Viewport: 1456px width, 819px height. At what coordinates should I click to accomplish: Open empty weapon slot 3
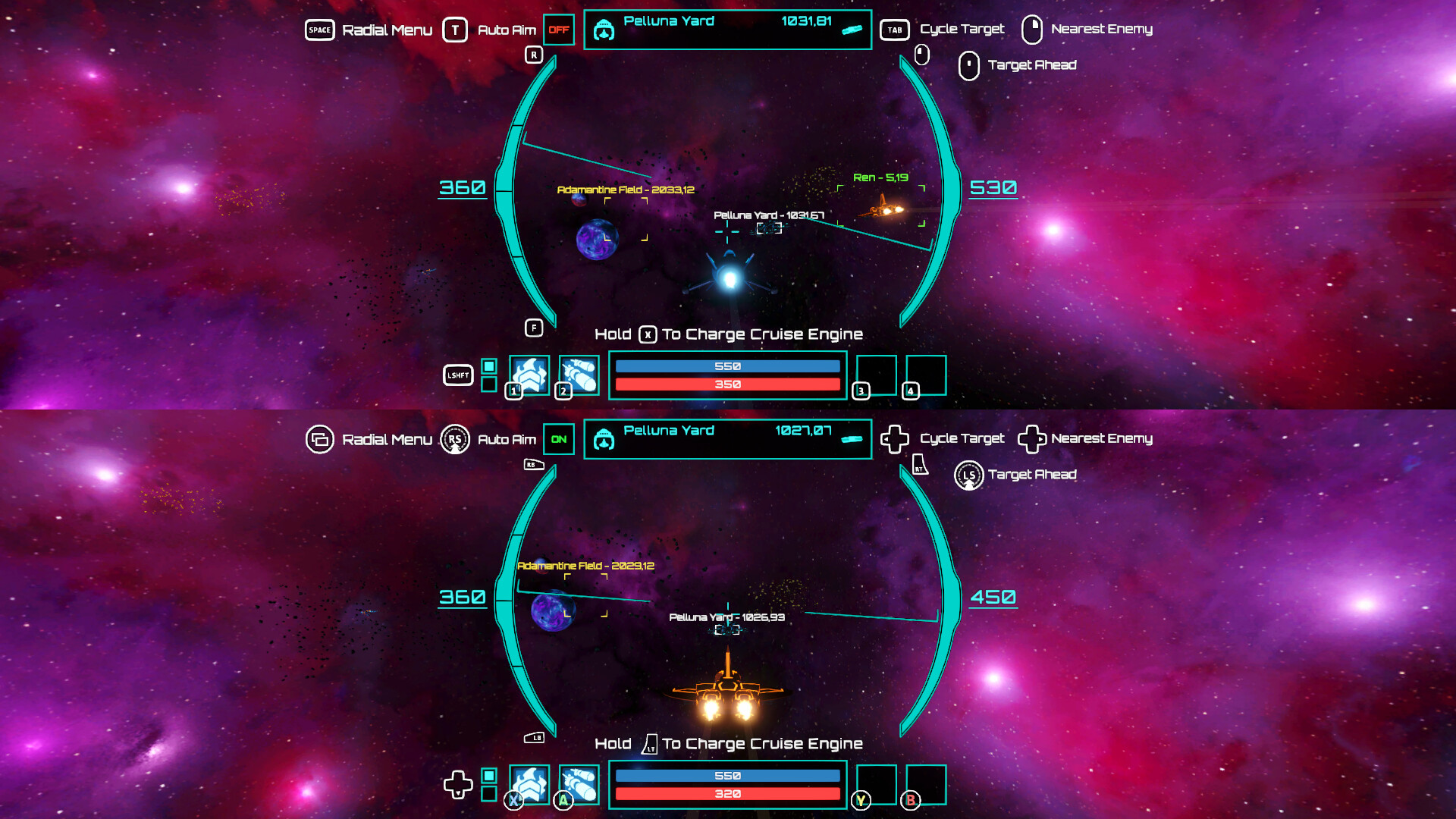878,375
